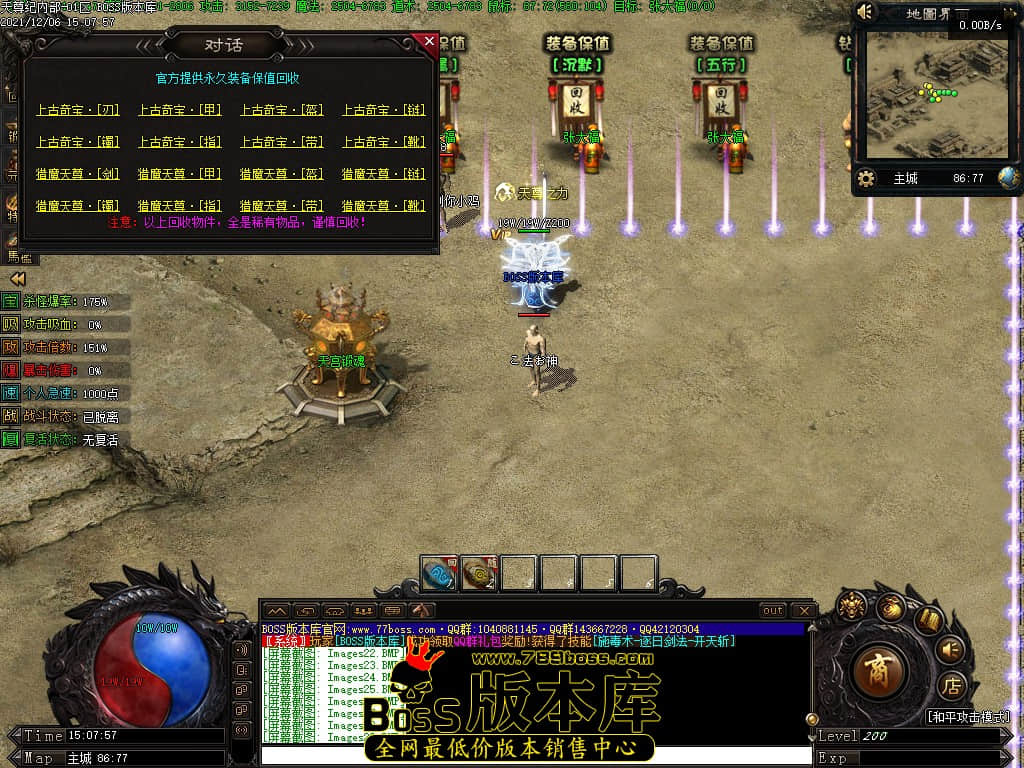Image resolution: width=1024 pixels, height=768 pixels.
Task: Choose 猎魔天尊·[镯] recycle link
Action: 77,206
